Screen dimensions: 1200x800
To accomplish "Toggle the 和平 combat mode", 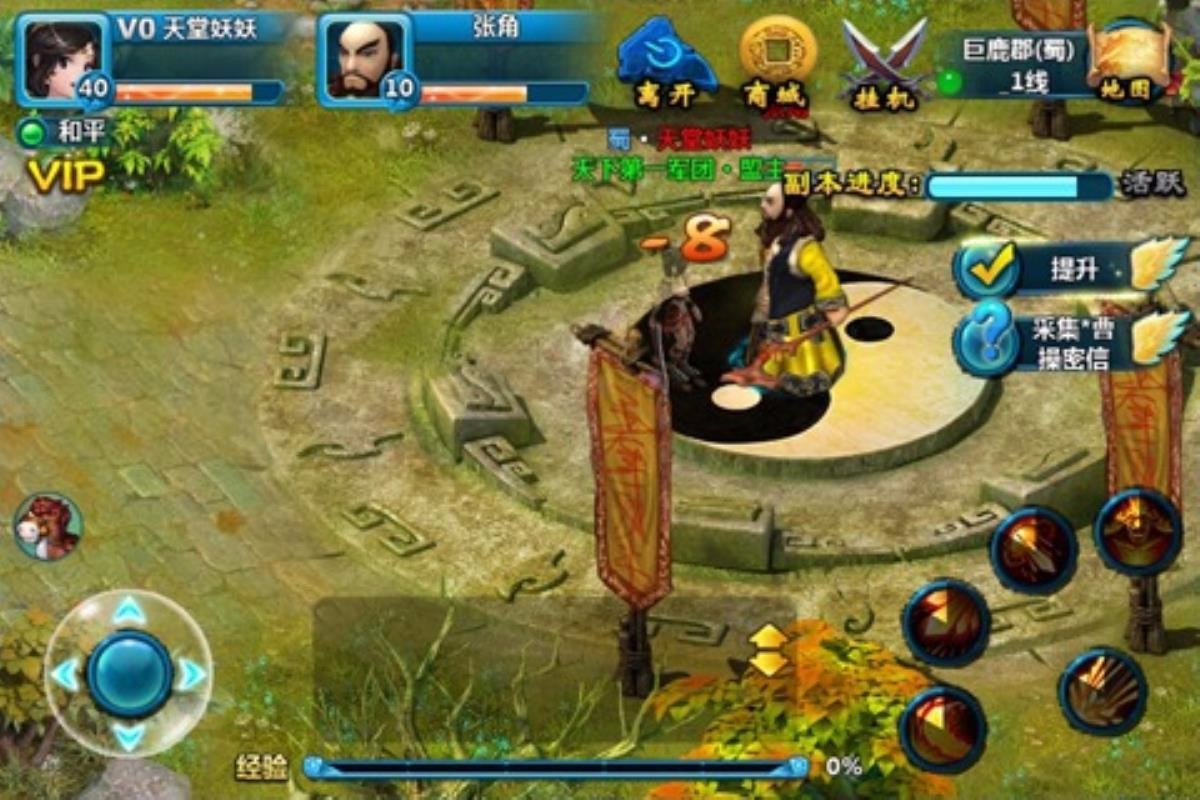I will pos(58,132).
